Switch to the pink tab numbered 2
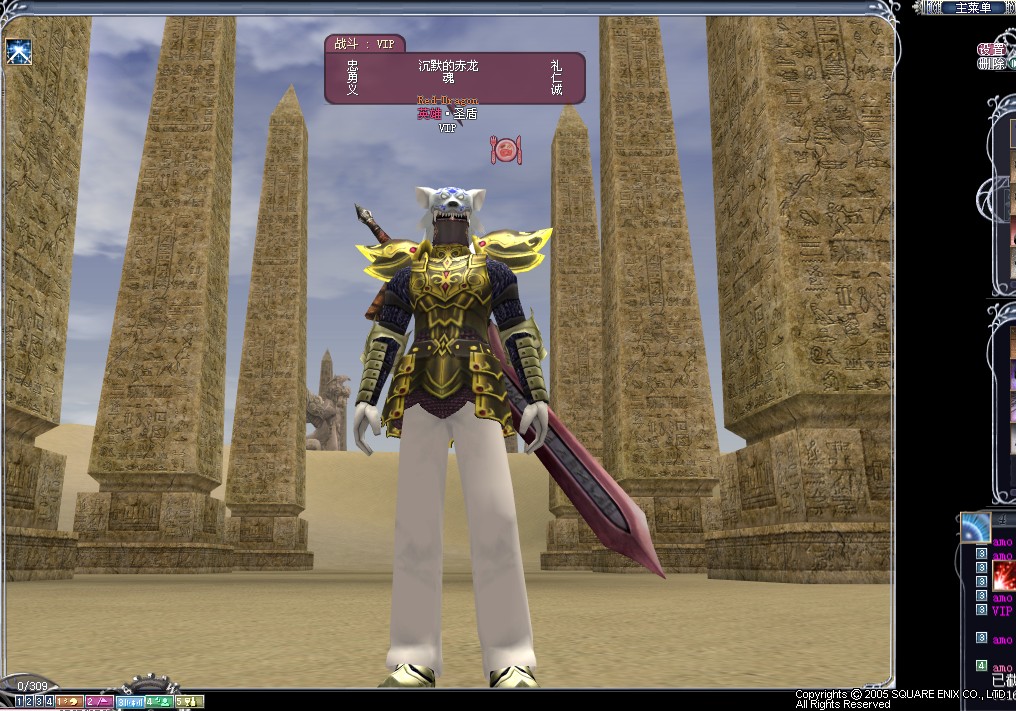This screenshot has width=1016, height=711. [x=99, y=702]
